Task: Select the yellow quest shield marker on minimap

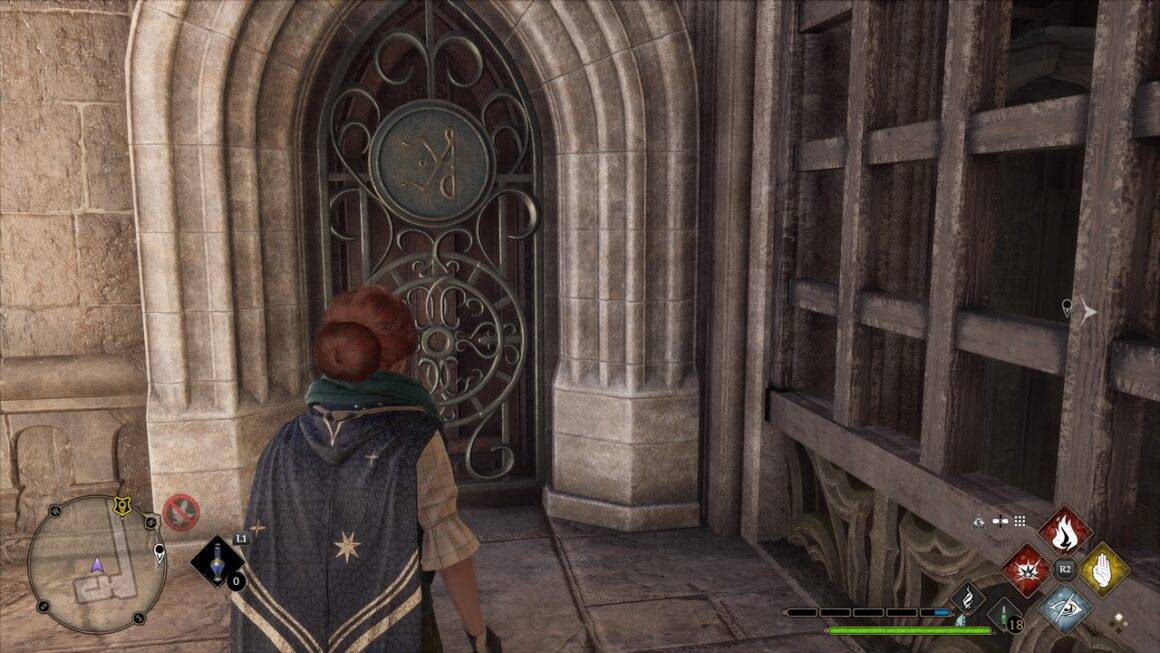Action: (122, 509)
